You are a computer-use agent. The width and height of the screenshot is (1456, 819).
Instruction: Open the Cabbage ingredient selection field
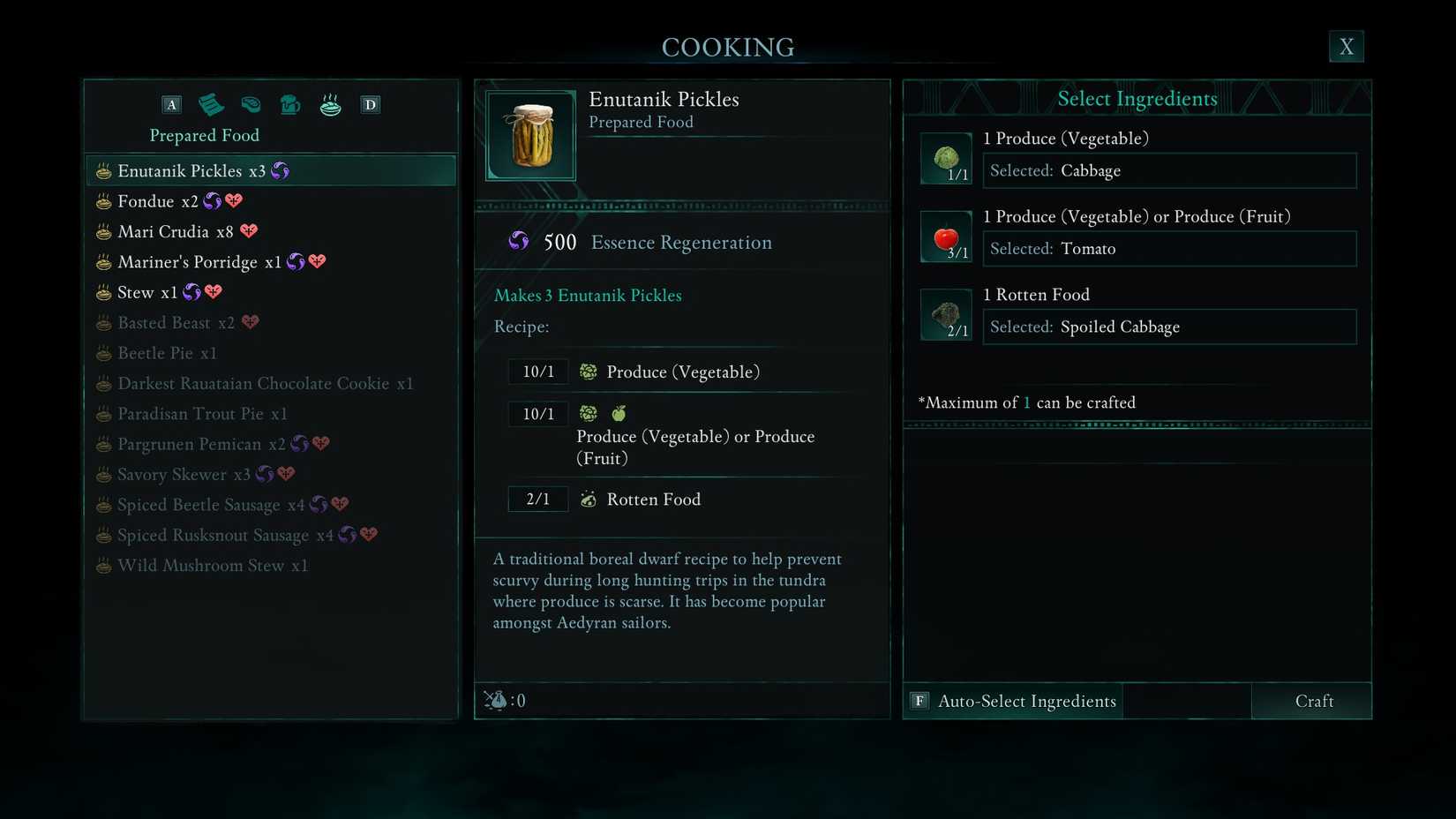point(1168,170)
